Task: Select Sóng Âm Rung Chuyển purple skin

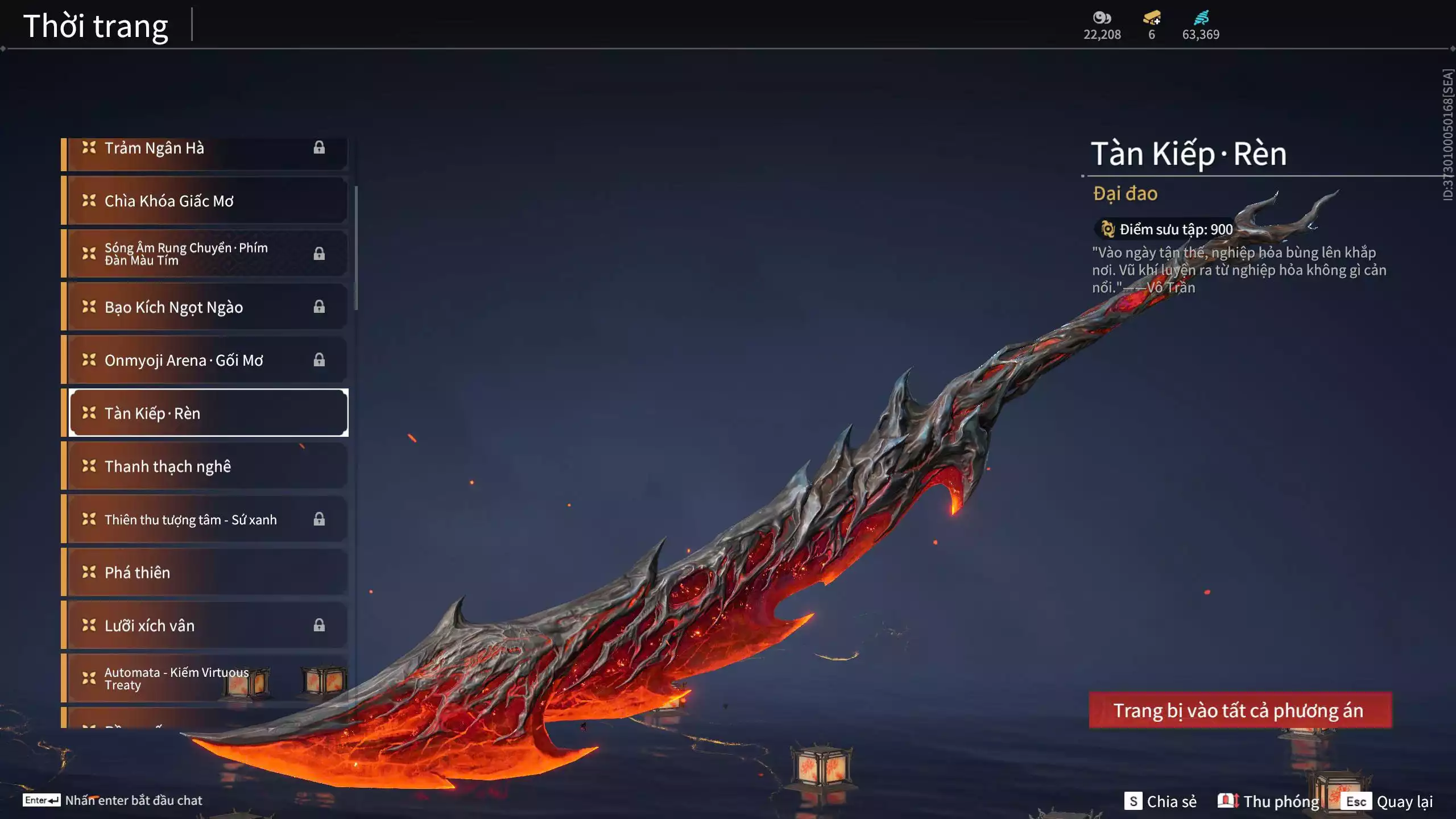Action: pos(205,254)
